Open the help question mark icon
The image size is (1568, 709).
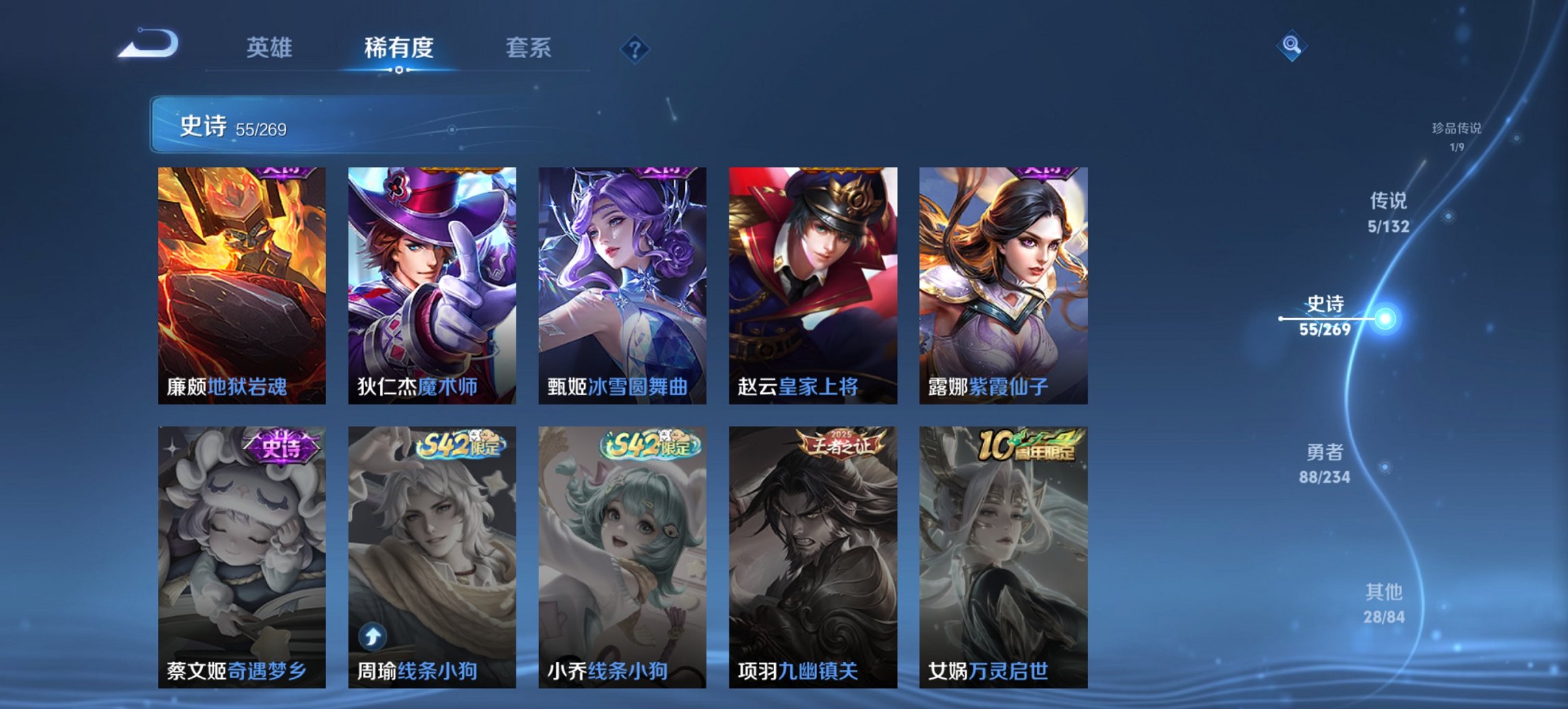point(635,49)
